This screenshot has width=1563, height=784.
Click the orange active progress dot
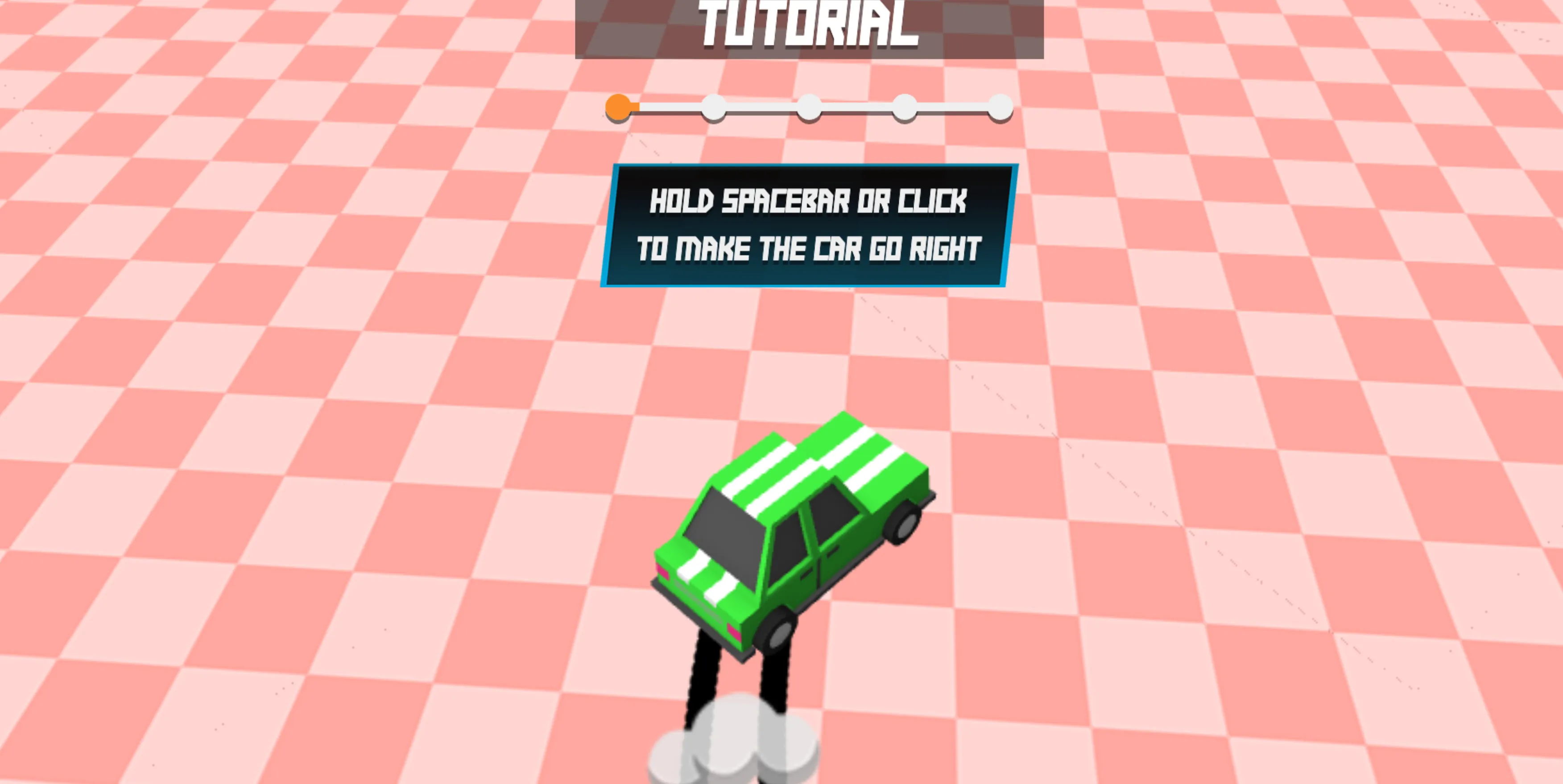[619, 106]
